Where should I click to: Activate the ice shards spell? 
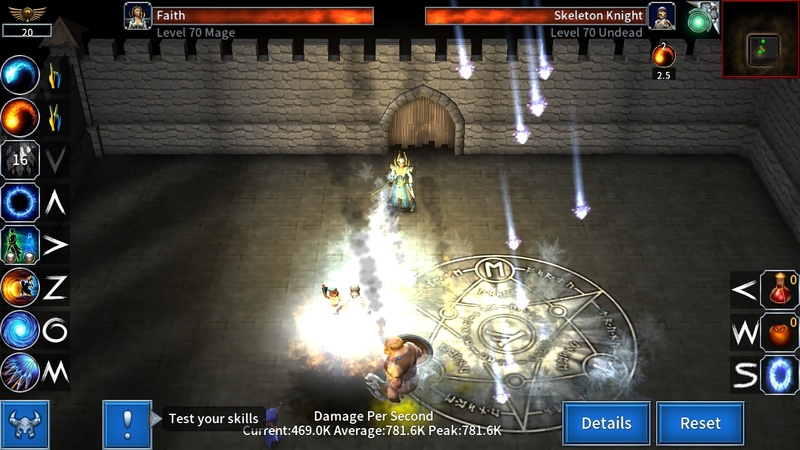tap(20, 372)
